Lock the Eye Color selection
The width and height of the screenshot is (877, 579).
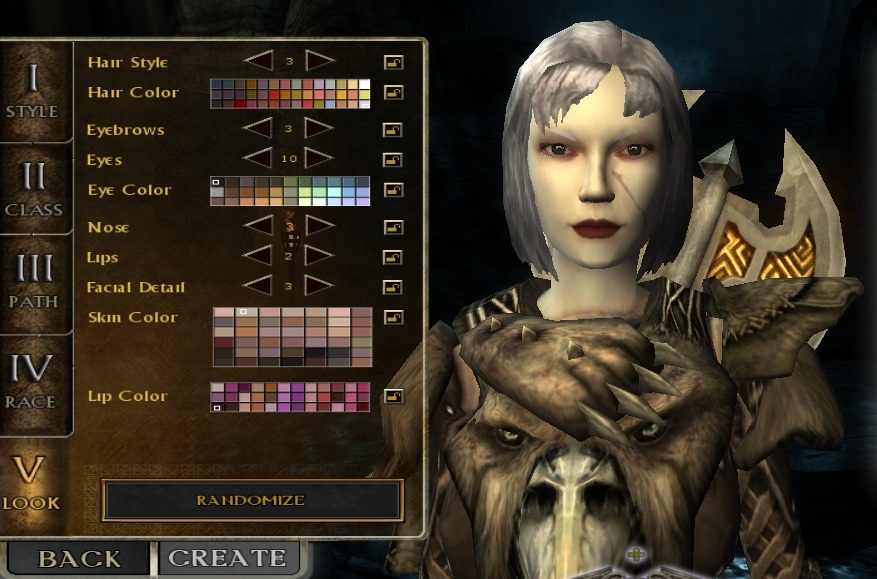click(x=393, y=190)
